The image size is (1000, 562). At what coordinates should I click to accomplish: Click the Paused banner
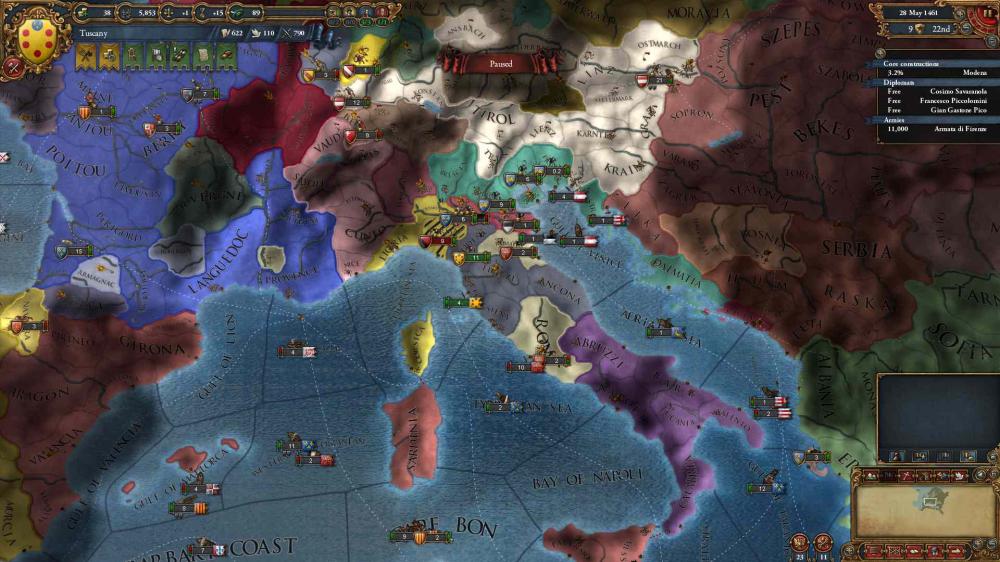501,63
